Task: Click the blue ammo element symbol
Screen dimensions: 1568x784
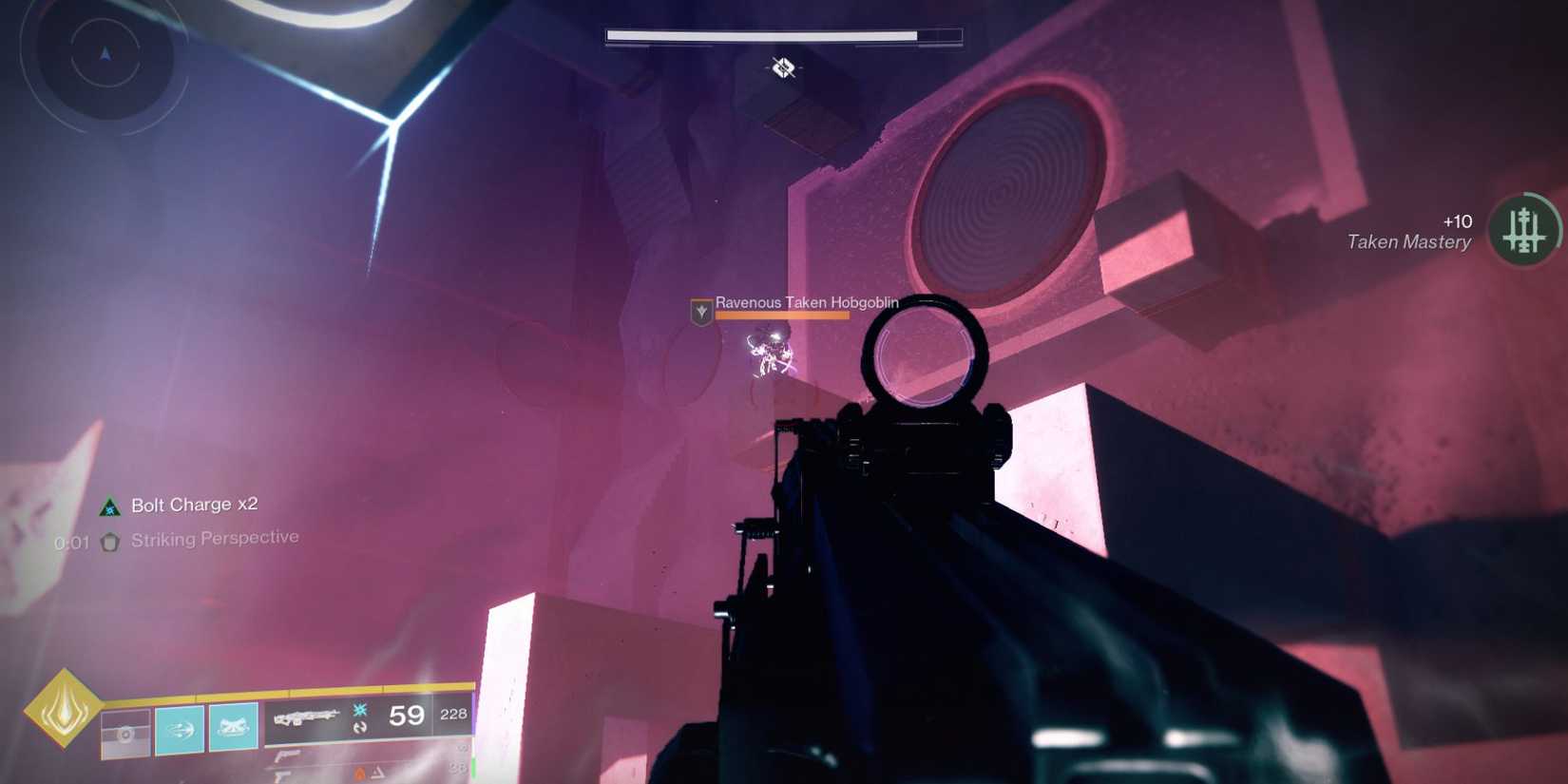Action: pos(359,710)
